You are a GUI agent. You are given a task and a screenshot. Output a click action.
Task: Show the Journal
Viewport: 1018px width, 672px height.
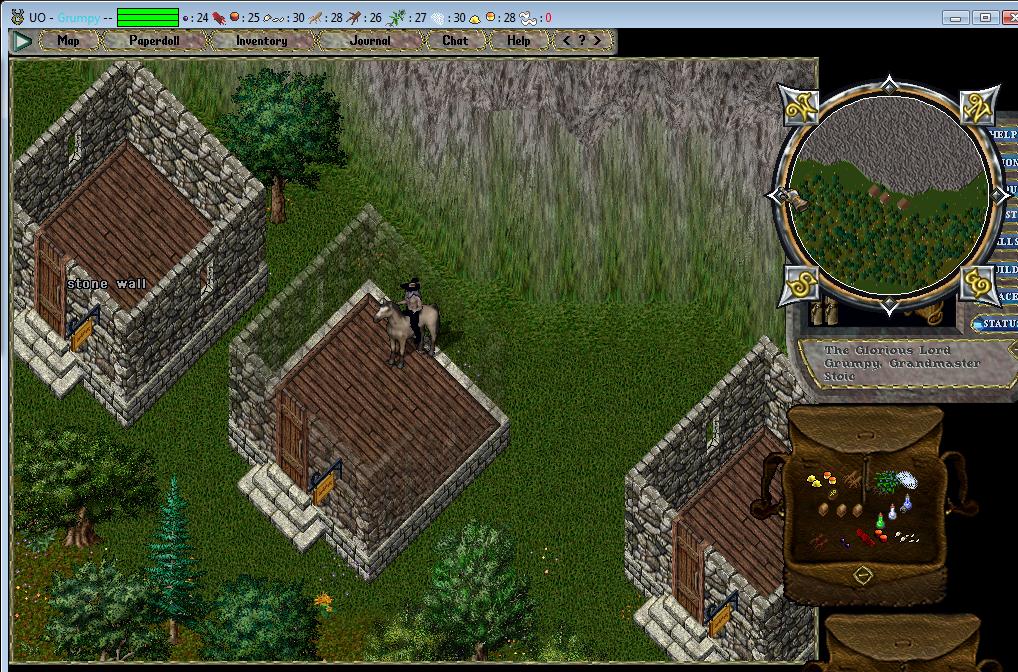pyautogui.click(x=370, y=41)
